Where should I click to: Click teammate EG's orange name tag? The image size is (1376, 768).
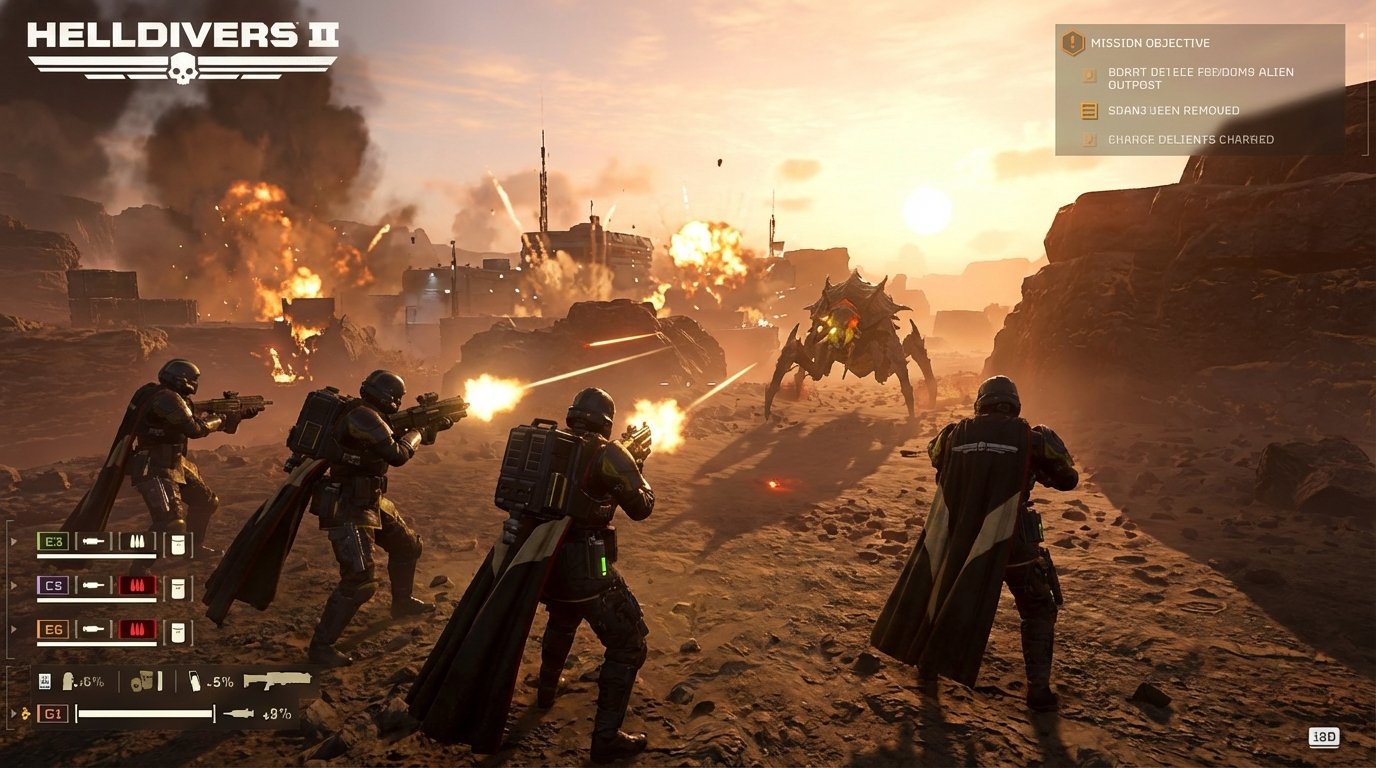(52, 630)
